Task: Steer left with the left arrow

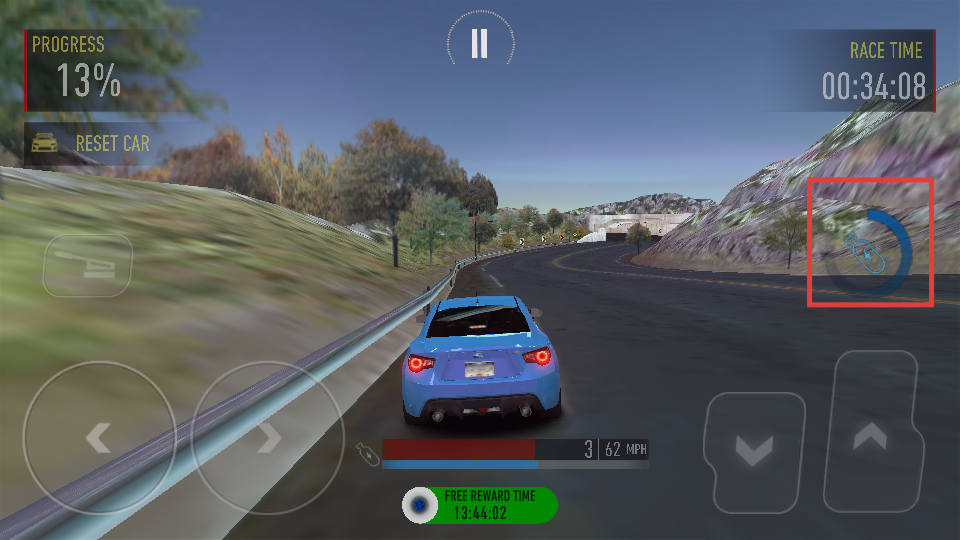Action: point(98,437)
